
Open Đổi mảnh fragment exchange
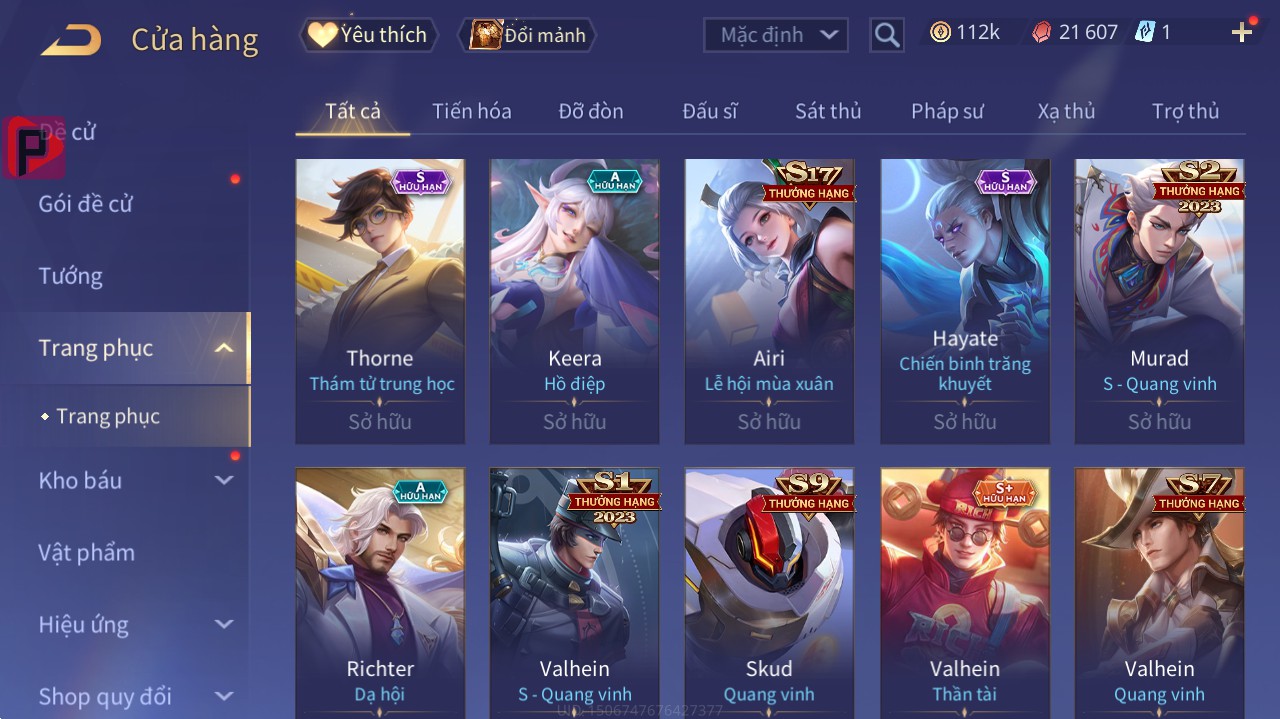pos(528,35)
